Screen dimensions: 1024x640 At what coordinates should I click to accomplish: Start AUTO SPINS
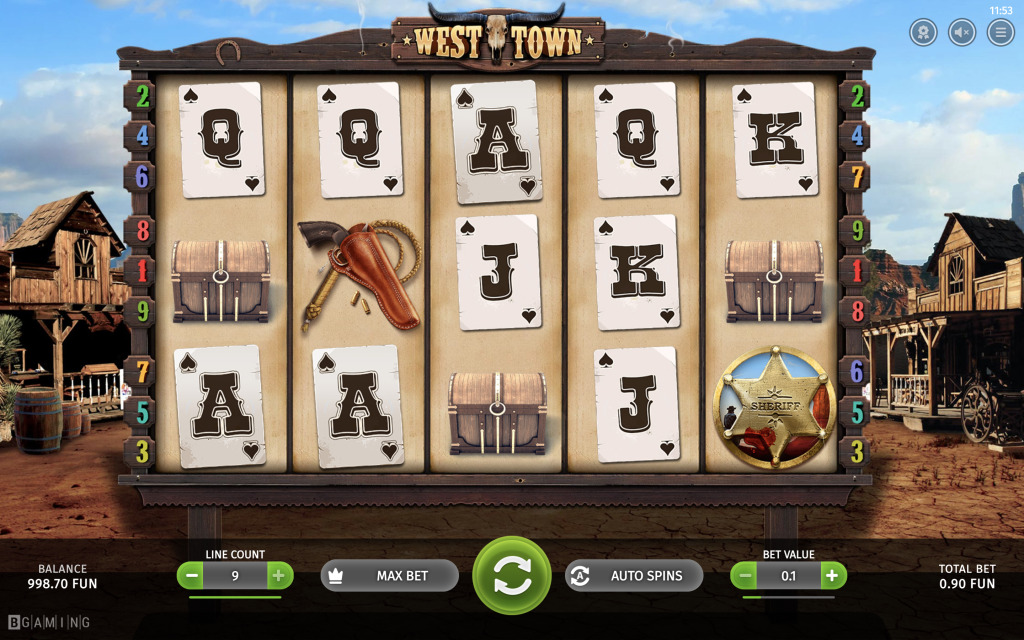pos(634,576)
